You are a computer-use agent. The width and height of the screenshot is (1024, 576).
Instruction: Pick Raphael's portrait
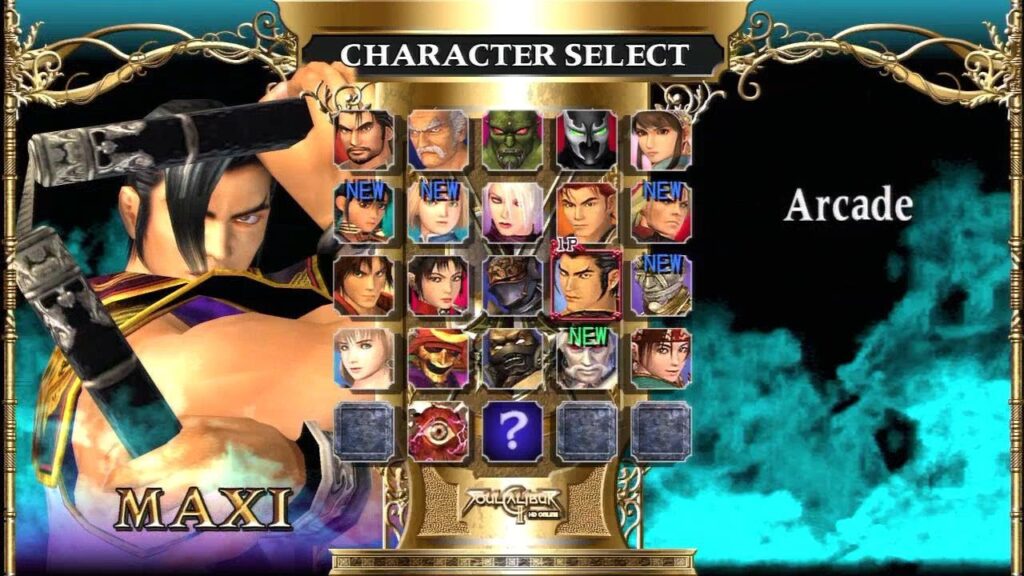(660, 212)
